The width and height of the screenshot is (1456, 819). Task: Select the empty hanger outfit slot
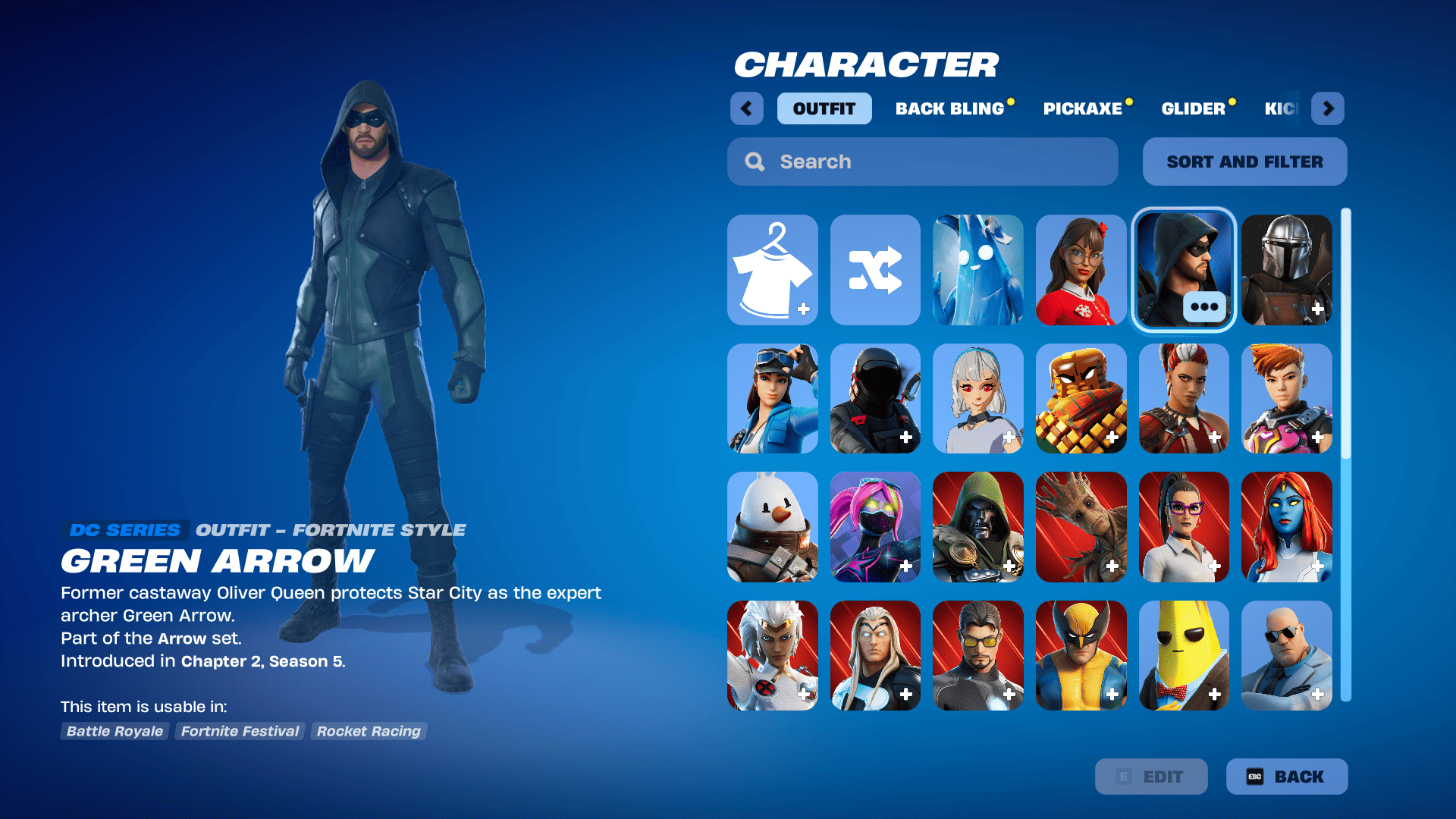pyautogui.click(x=772, y=269)
